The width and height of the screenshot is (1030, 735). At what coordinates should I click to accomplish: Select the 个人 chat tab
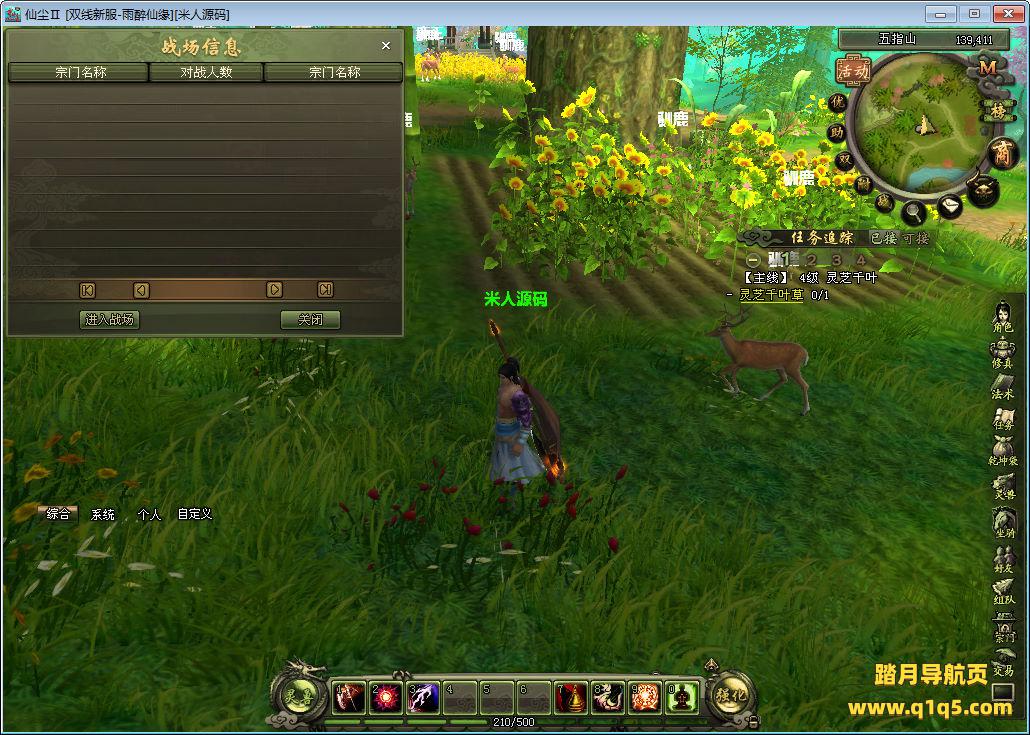point(149,514)
